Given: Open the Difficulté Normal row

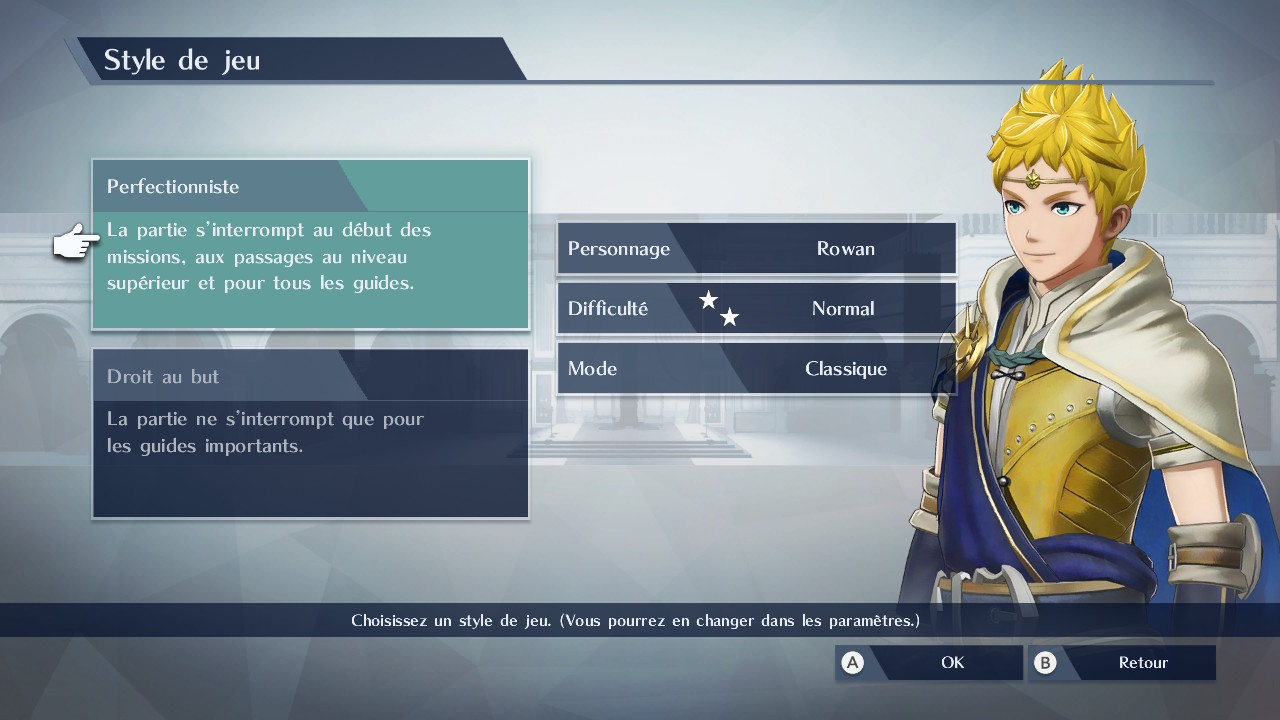Looking at the screenshot, I should coord(756,309).
